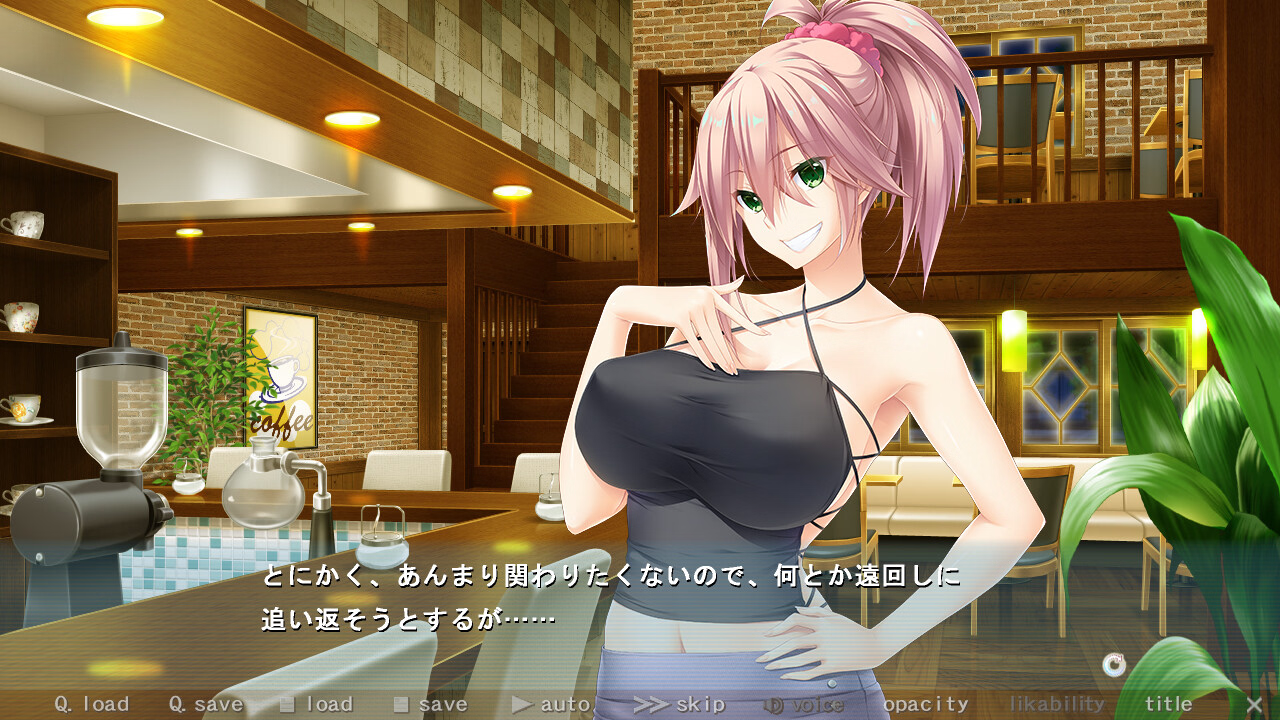Quick save with the Q.save button
Viewport: 1280px width, 720px height.
205,704
